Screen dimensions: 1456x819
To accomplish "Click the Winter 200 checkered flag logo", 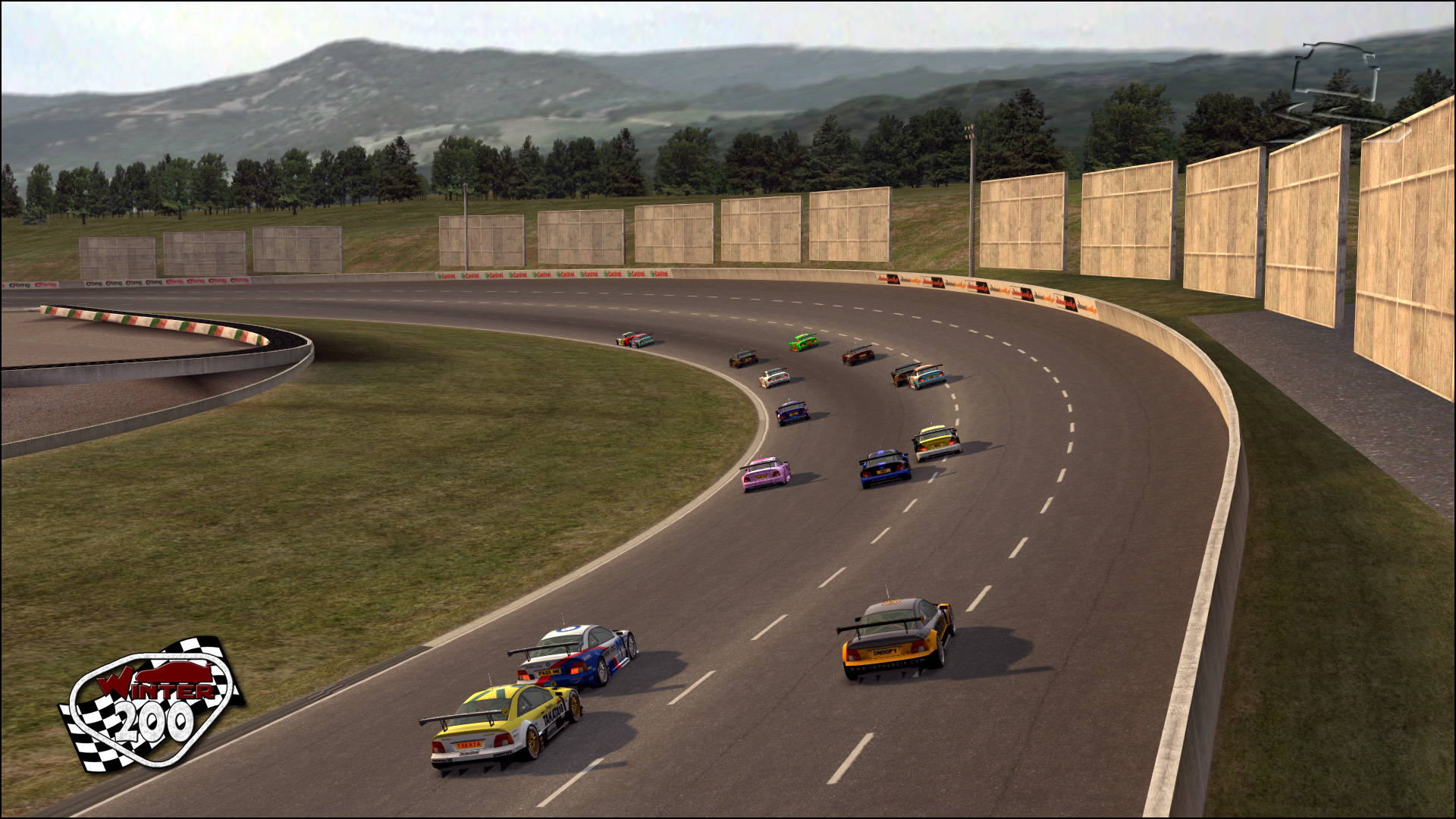I will tap(152, 704).
